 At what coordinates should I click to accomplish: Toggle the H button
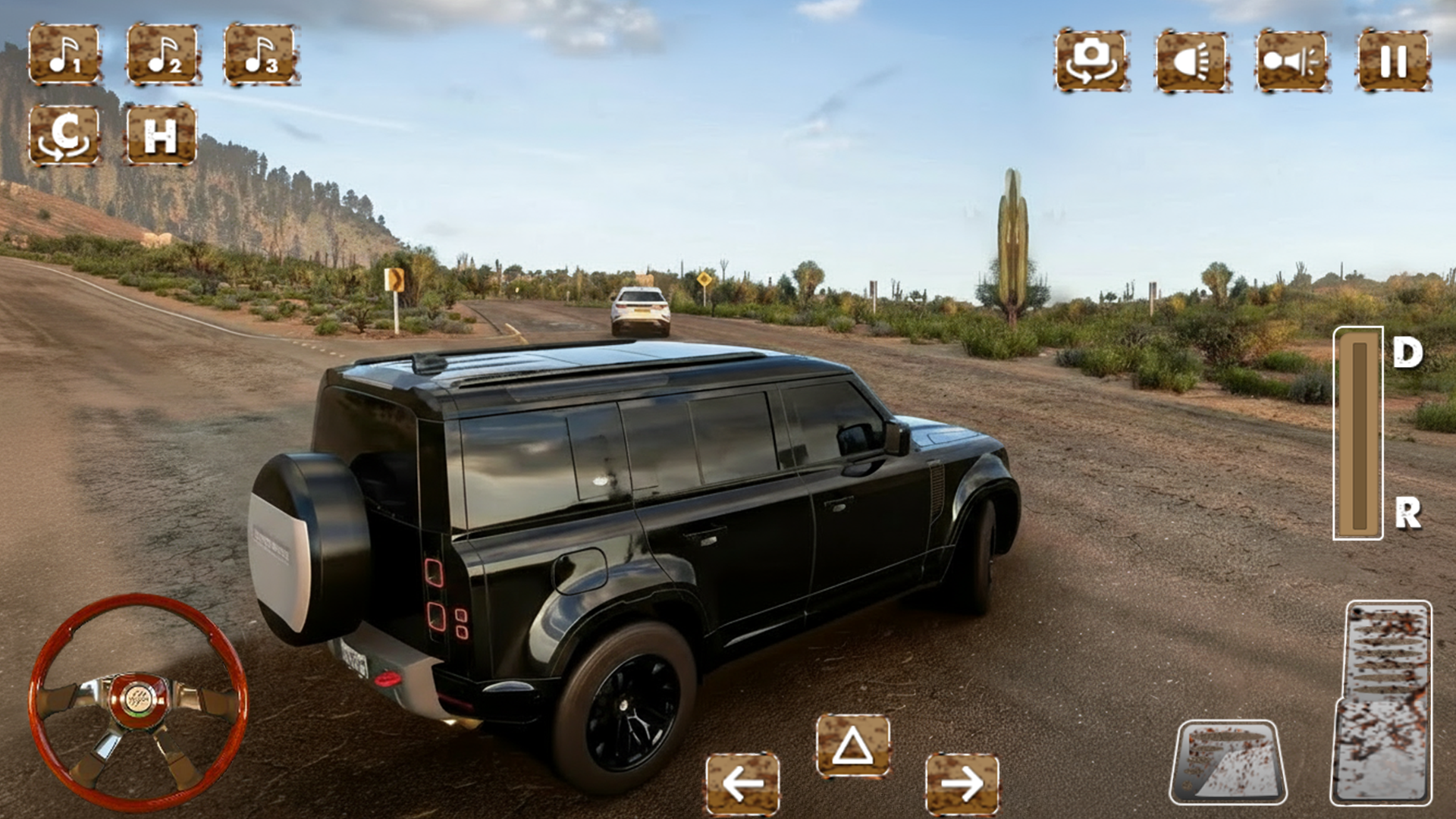161,136
